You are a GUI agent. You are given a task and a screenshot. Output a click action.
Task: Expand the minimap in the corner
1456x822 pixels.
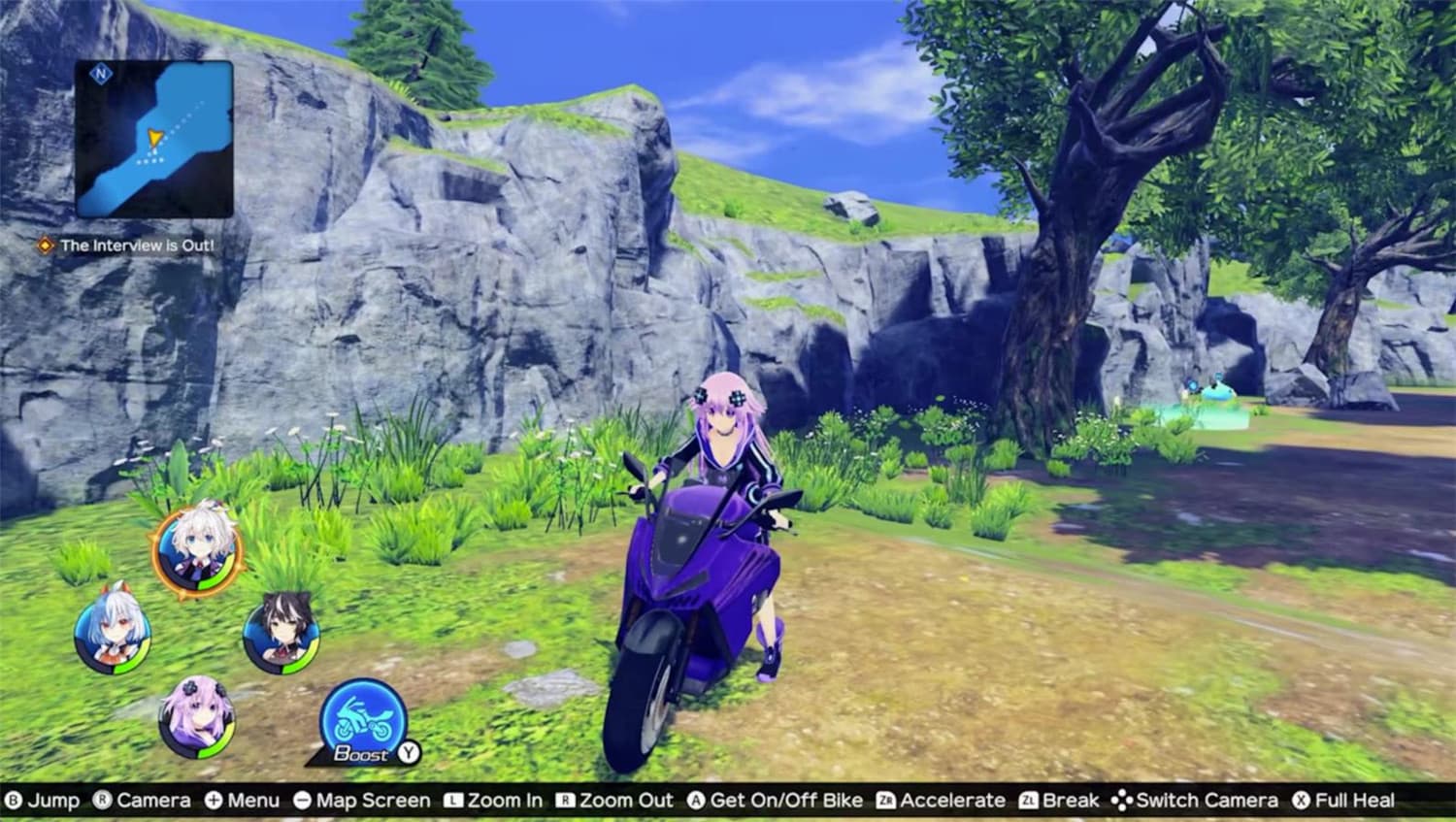pyautogui.click(x=155, y=136)
